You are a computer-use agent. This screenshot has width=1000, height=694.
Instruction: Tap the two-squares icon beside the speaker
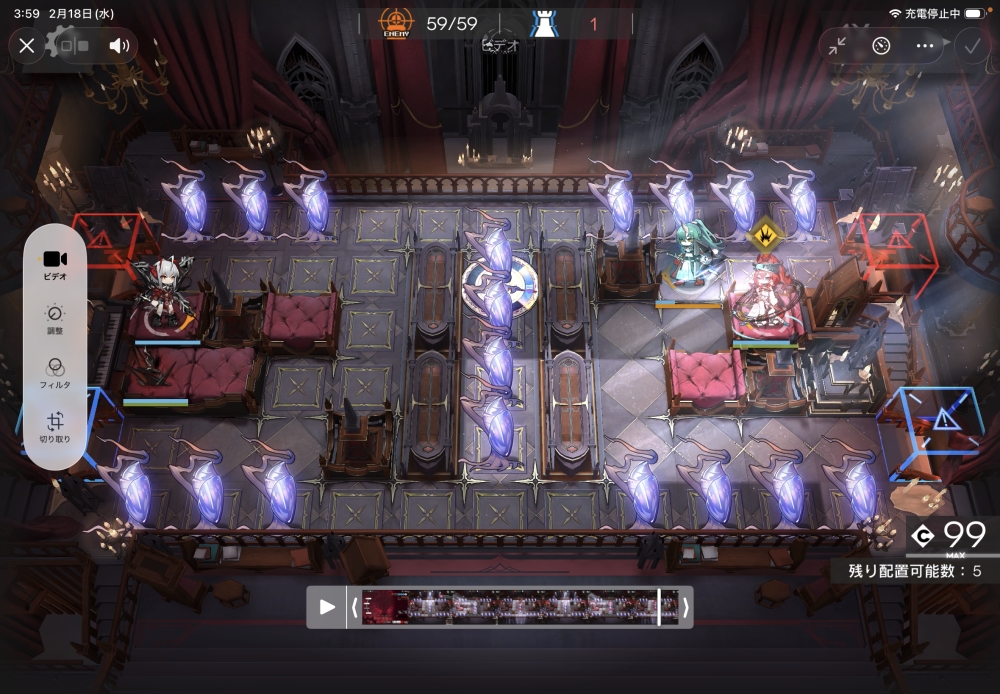pyautogui.click(x=74, y=45)
